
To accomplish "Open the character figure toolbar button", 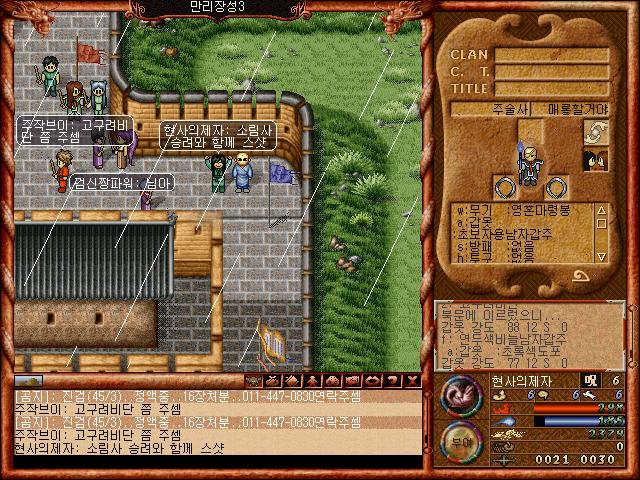I will 312,381.
